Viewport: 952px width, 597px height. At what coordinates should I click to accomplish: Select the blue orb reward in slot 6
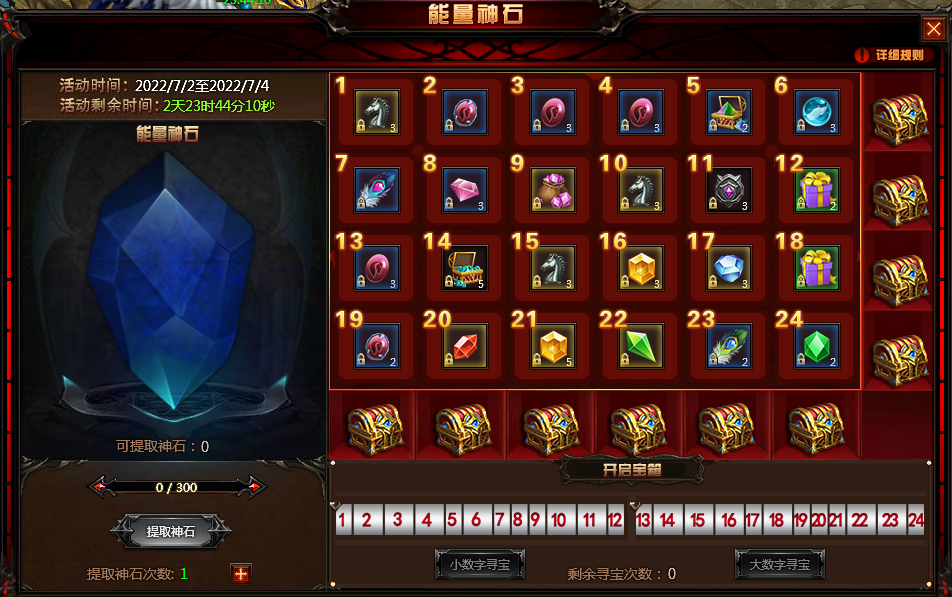[817, 112]
